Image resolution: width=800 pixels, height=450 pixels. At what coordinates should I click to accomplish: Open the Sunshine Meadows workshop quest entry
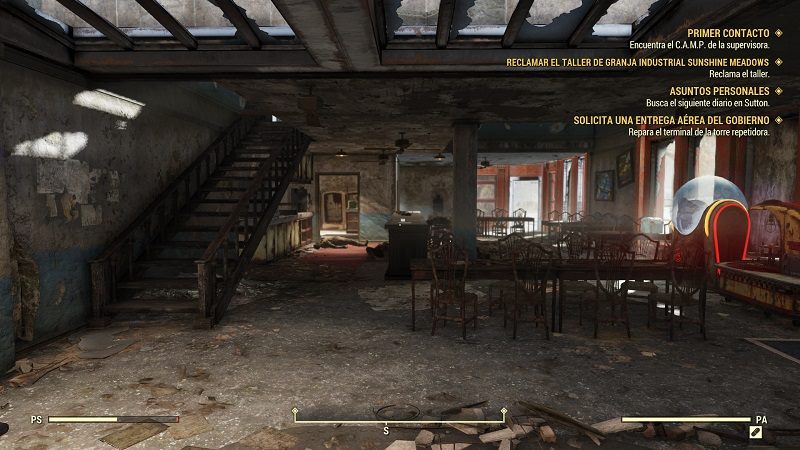point(639,62)
